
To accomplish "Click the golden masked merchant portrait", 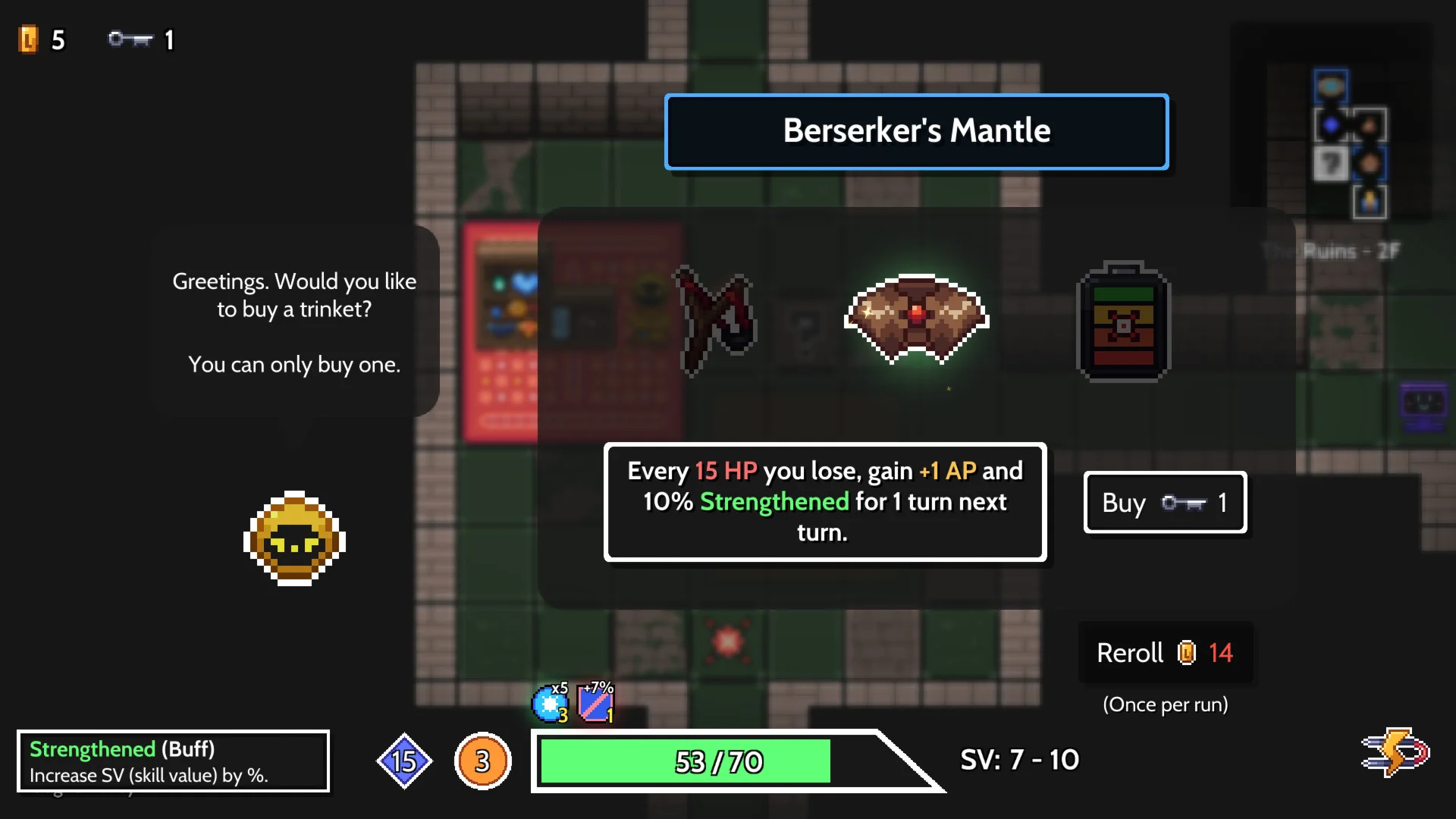I will point(294,538).
